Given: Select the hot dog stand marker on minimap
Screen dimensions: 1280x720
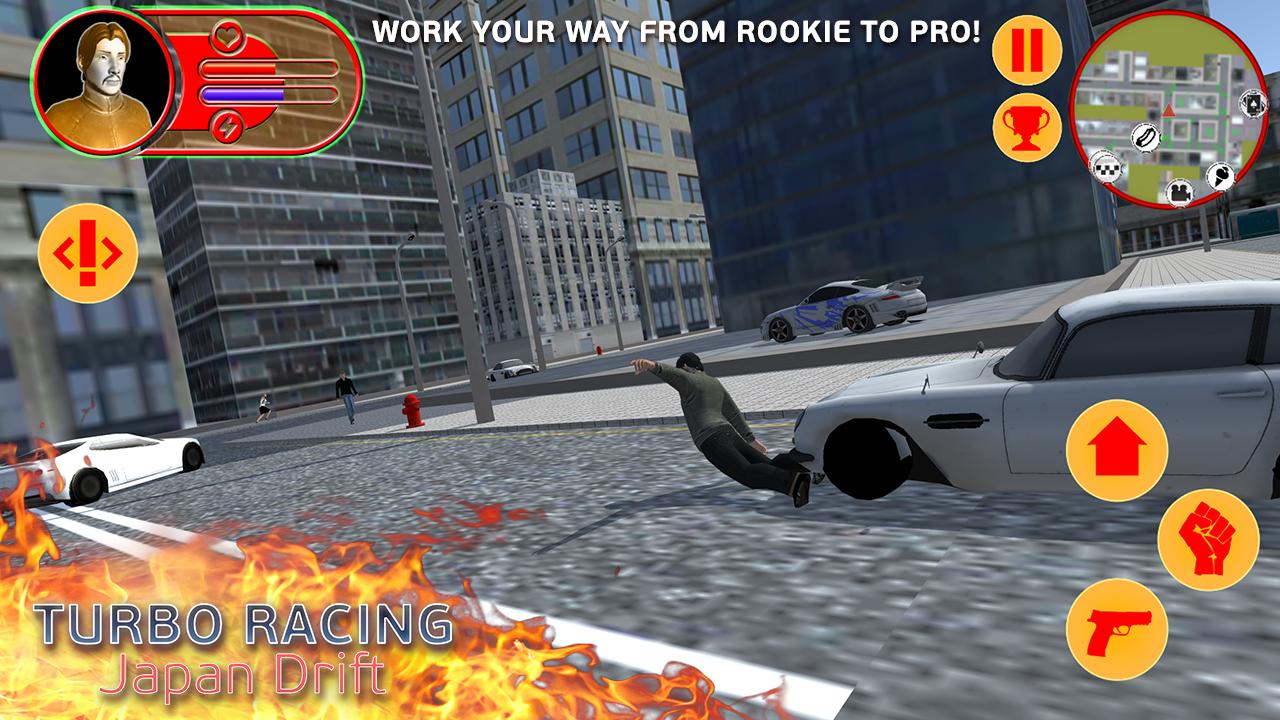Looking at the screenshot, I should [x=1145, y=137].
